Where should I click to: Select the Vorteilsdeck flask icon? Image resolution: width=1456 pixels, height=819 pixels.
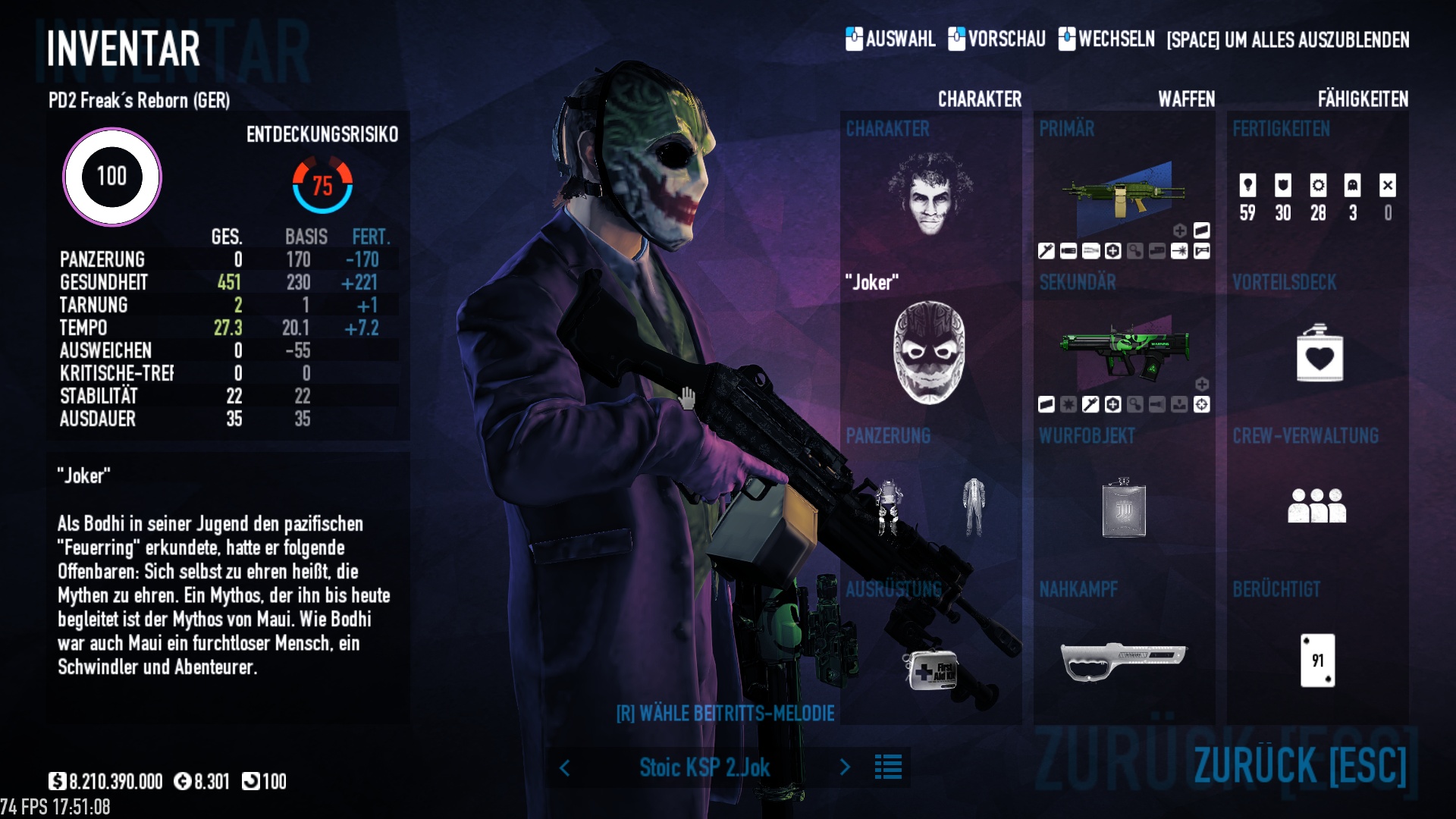click(1319, 353)
